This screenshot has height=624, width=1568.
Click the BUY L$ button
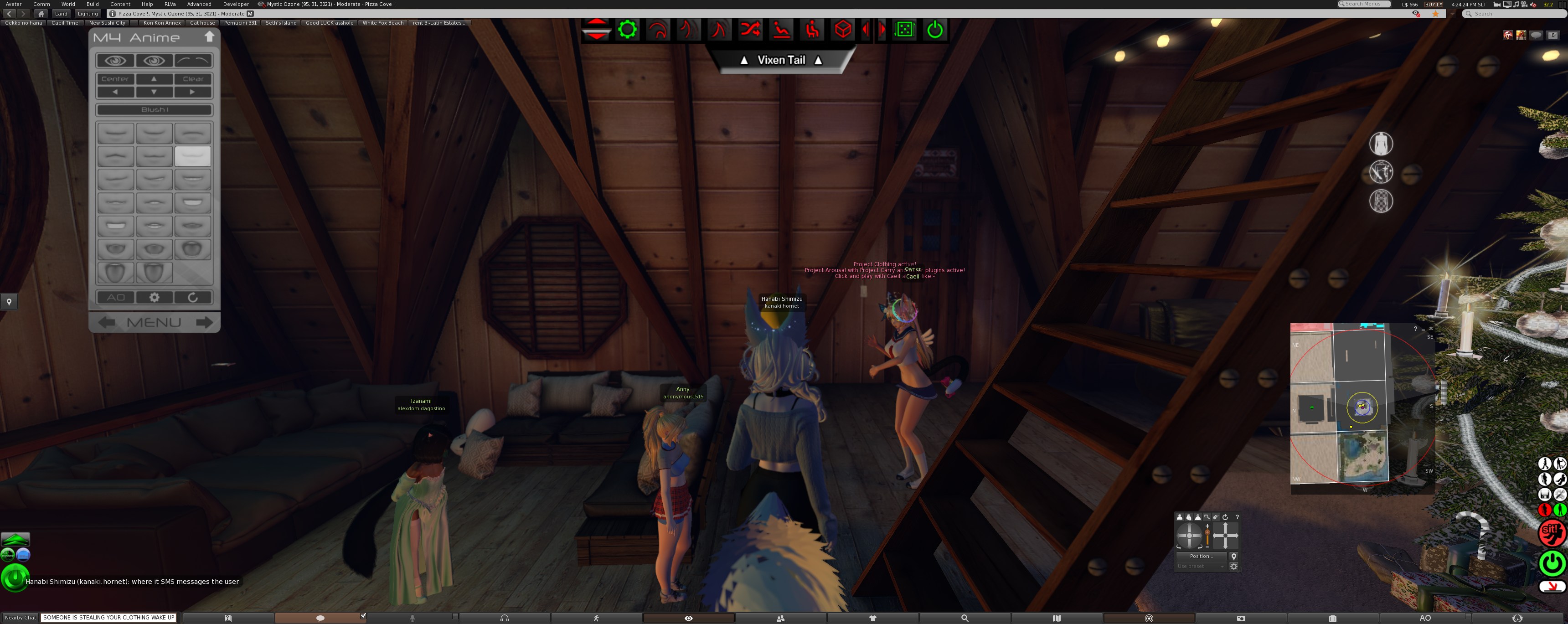point(1434,4)
